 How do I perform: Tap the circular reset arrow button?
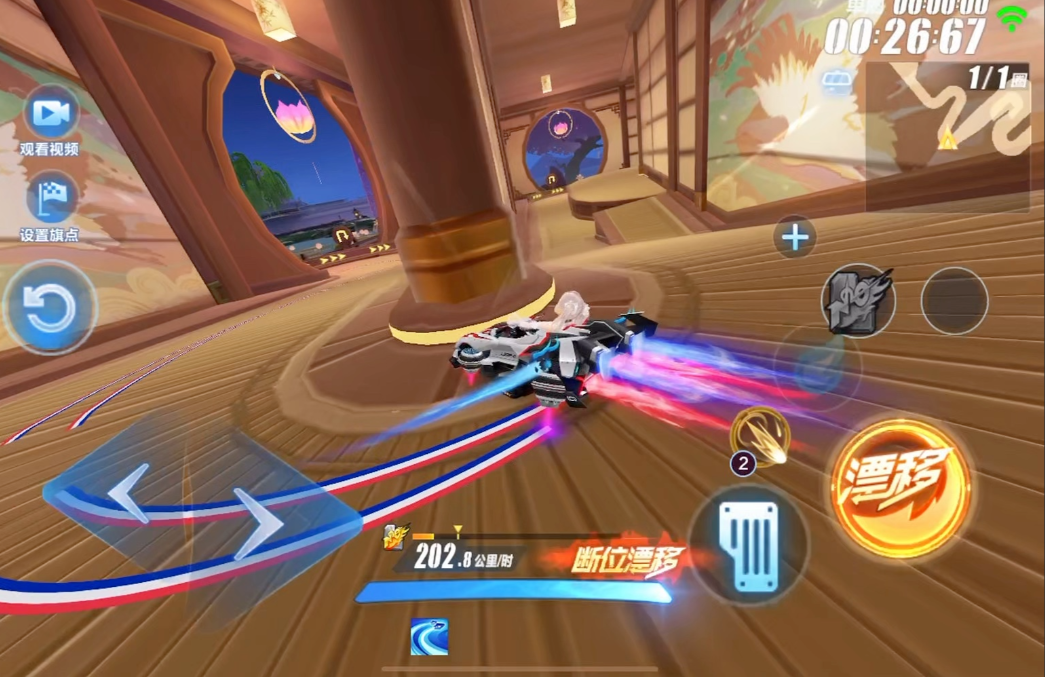(49, 309)
